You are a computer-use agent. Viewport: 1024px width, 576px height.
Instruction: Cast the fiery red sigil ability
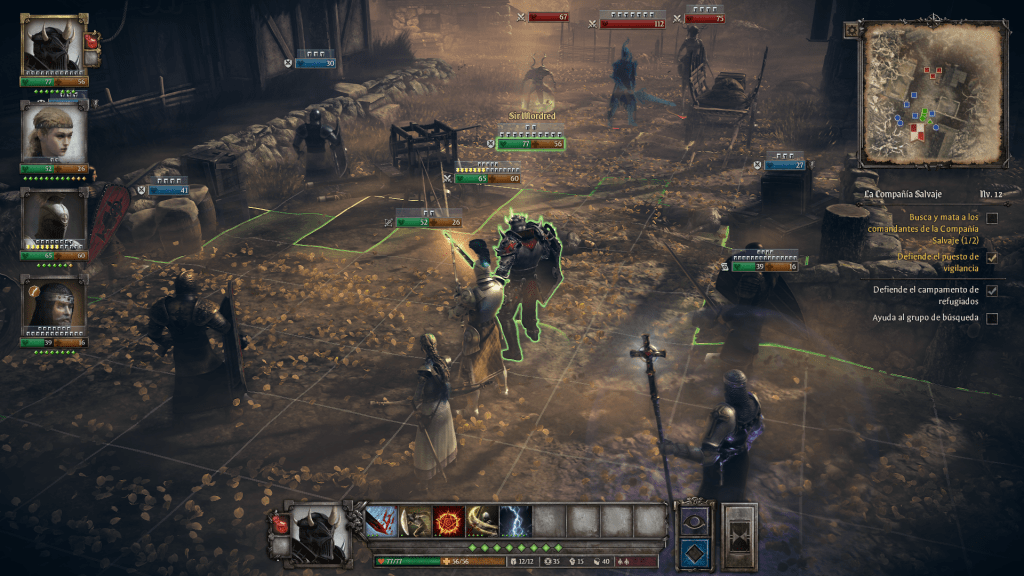click(x=449, y=521)
